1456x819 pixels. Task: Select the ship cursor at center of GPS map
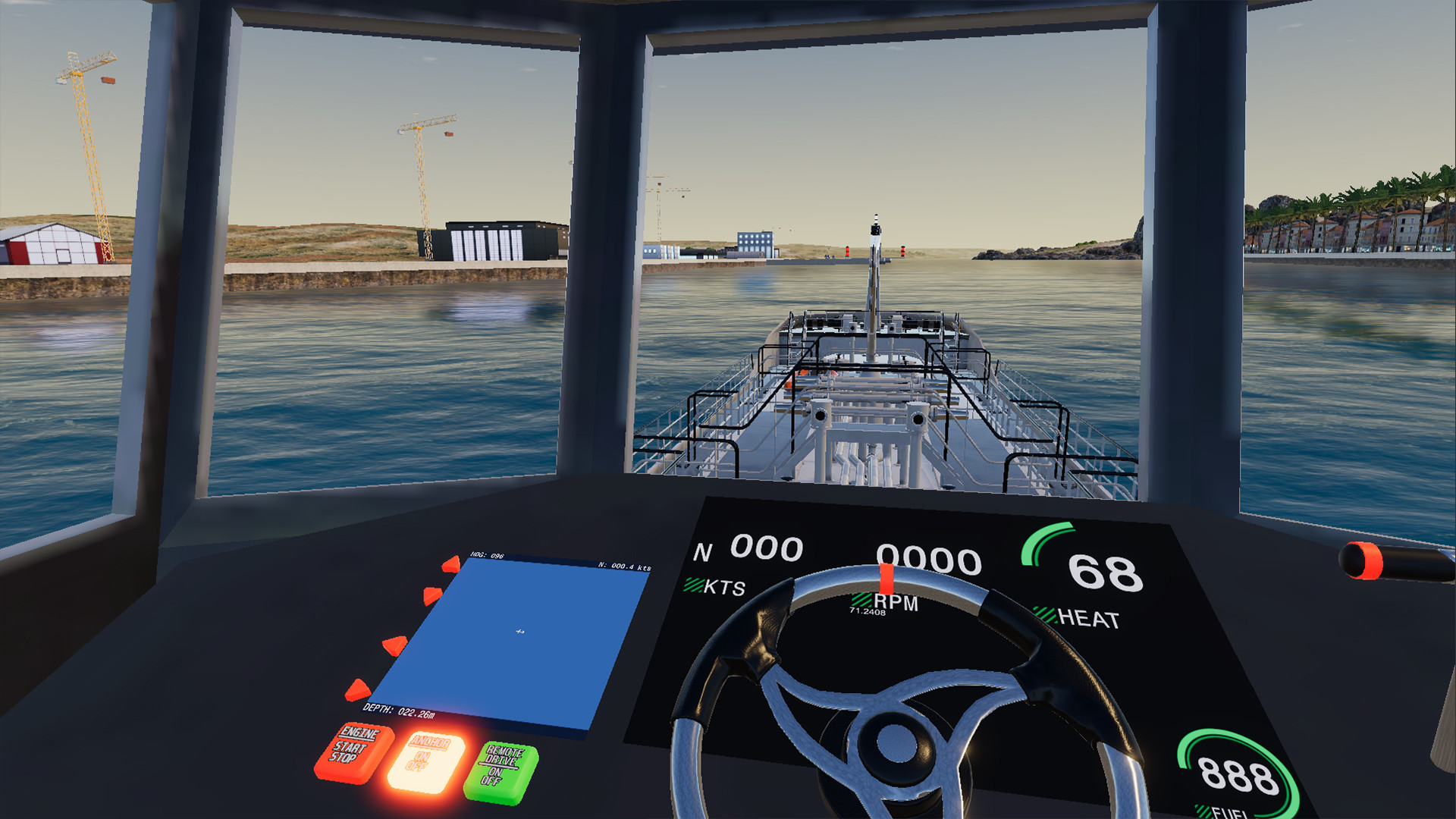click(519, 631)
